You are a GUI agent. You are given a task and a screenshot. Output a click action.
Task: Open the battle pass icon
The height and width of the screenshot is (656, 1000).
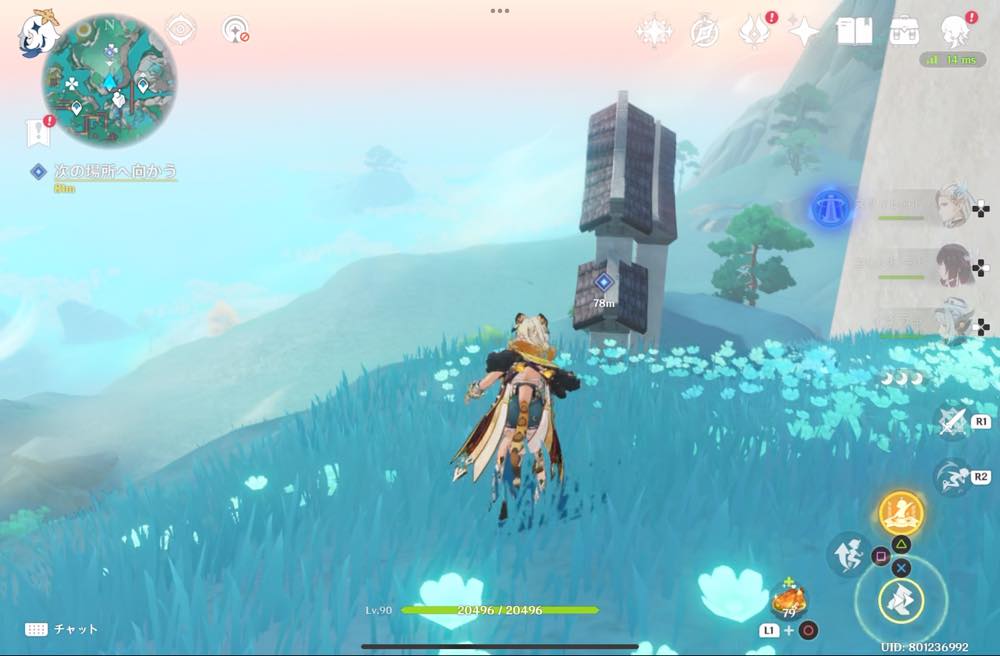coord(754,32)
